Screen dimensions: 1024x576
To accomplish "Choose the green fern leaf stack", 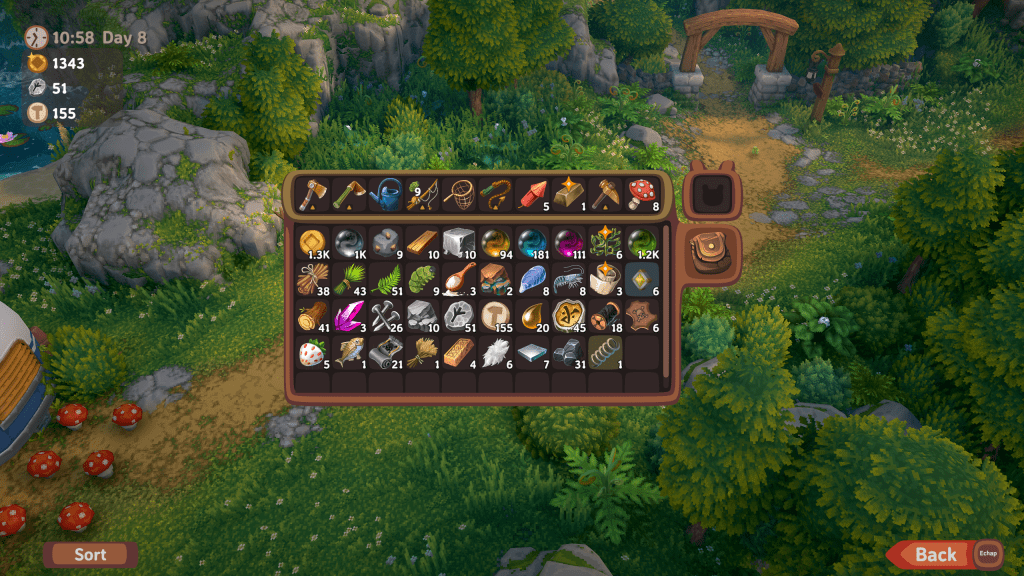I will (x=386, y=280).
